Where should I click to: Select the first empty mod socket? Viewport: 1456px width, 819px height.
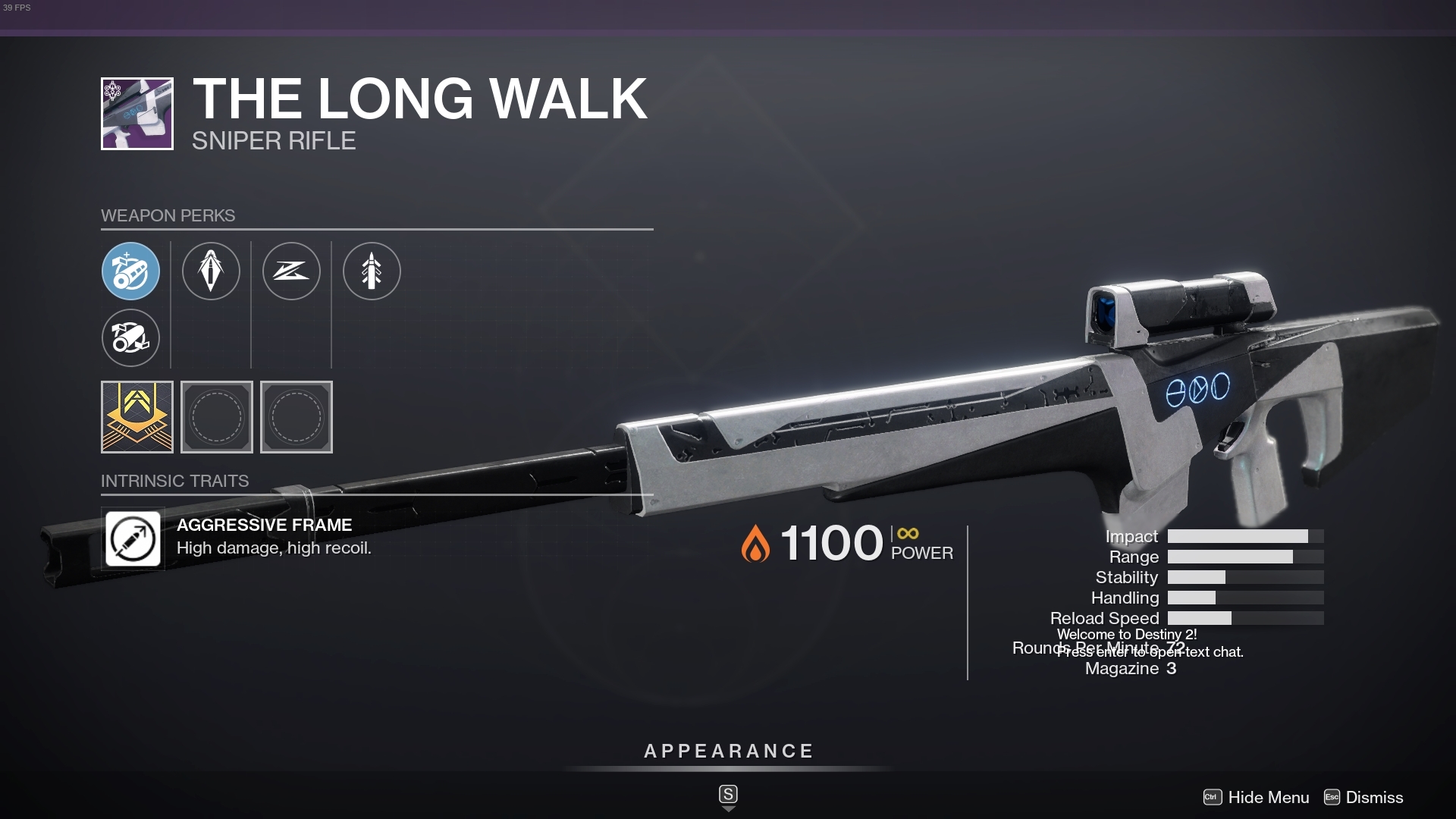click(217, 417)
